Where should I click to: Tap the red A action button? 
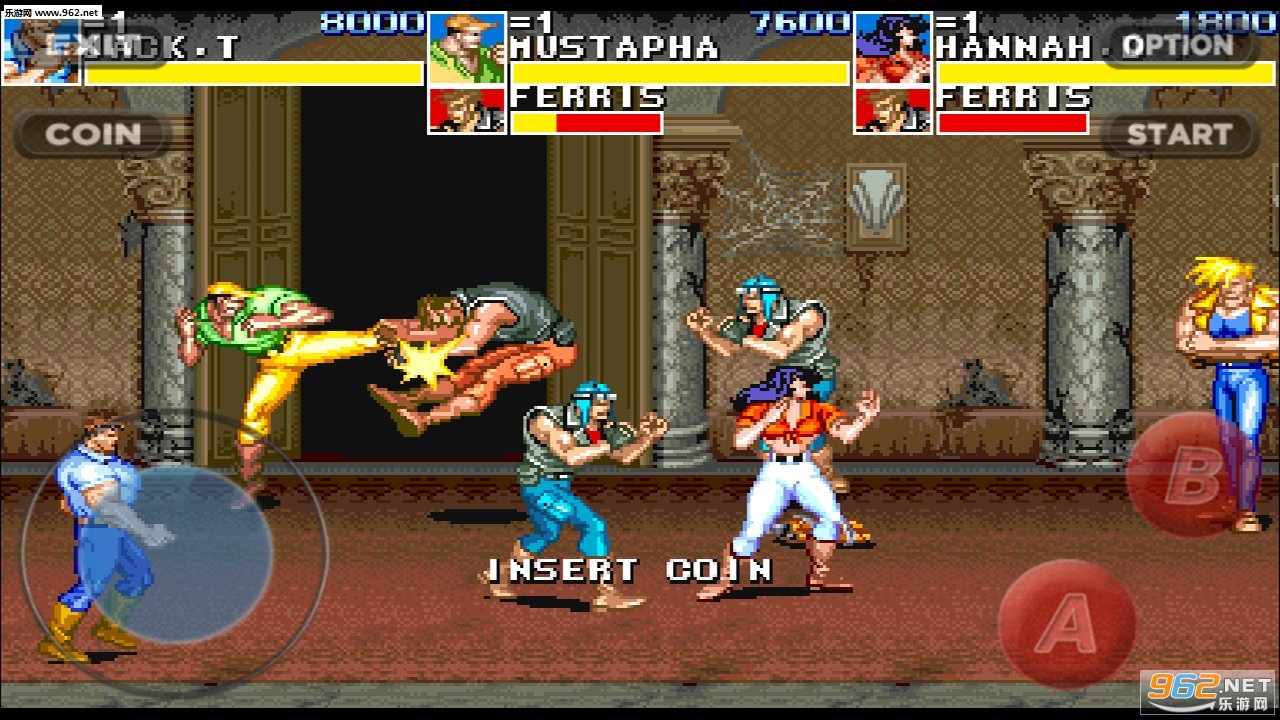1067,625
